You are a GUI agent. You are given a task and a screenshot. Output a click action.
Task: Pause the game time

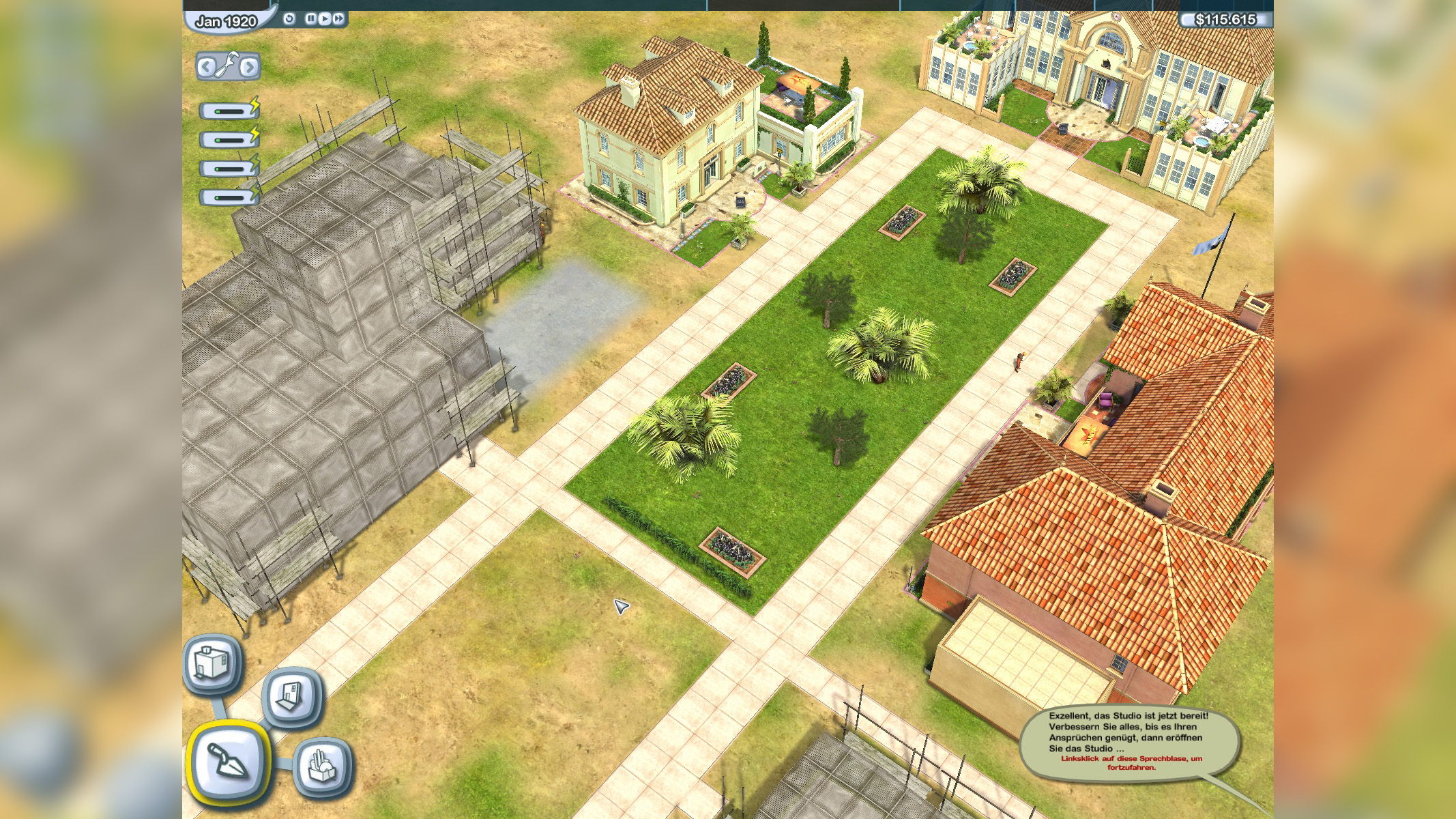tap(310, 19)
